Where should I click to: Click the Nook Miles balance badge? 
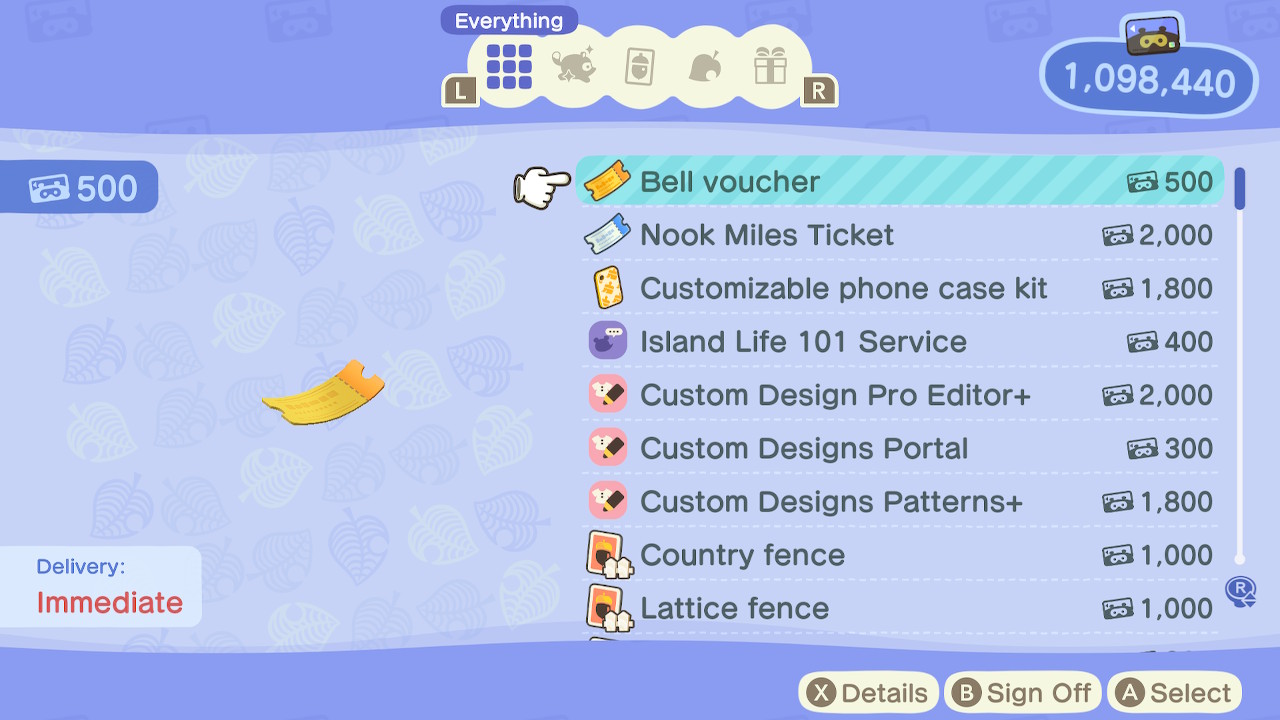pos(1146,84)
